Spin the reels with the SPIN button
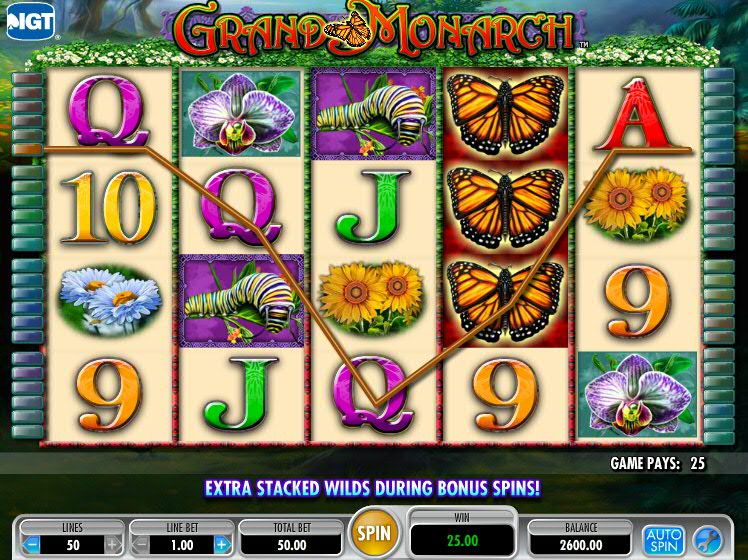 pyautogui.click(x=373, y=532)
